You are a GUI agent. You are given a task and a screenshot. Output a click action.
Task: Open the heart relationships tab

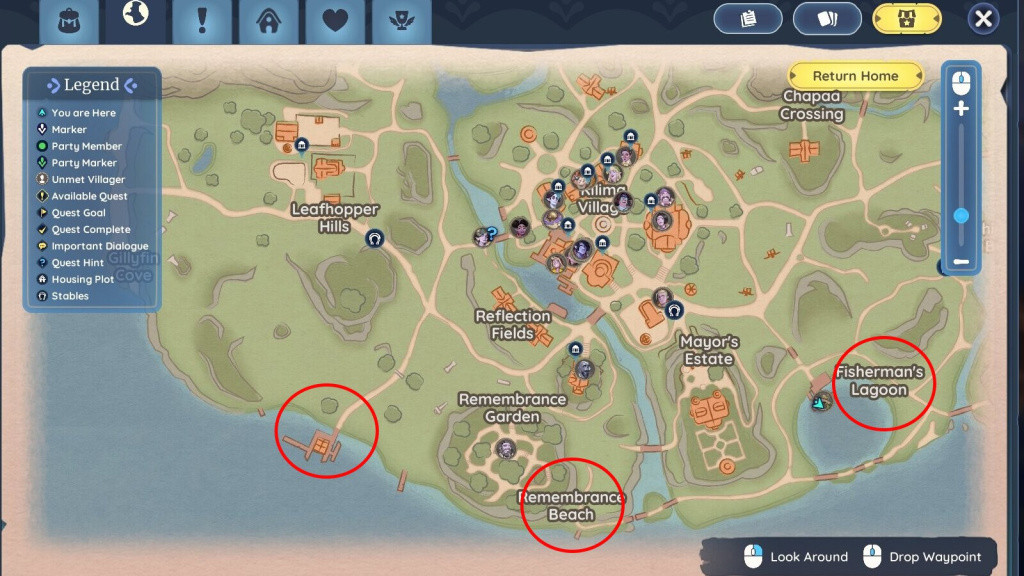point(335,21)
